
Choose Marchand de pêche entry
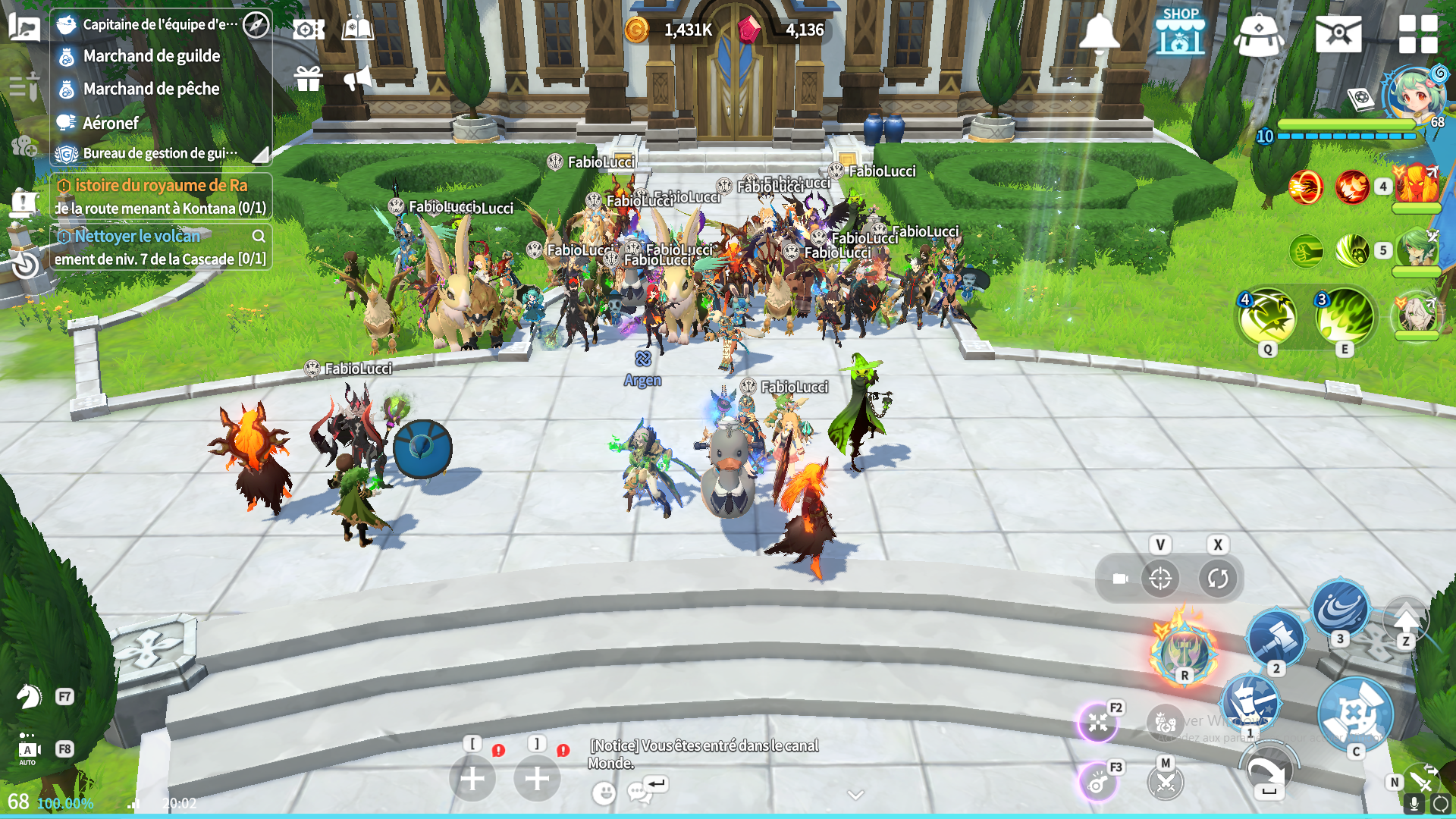pyautogui.click(x=151, y=89)
